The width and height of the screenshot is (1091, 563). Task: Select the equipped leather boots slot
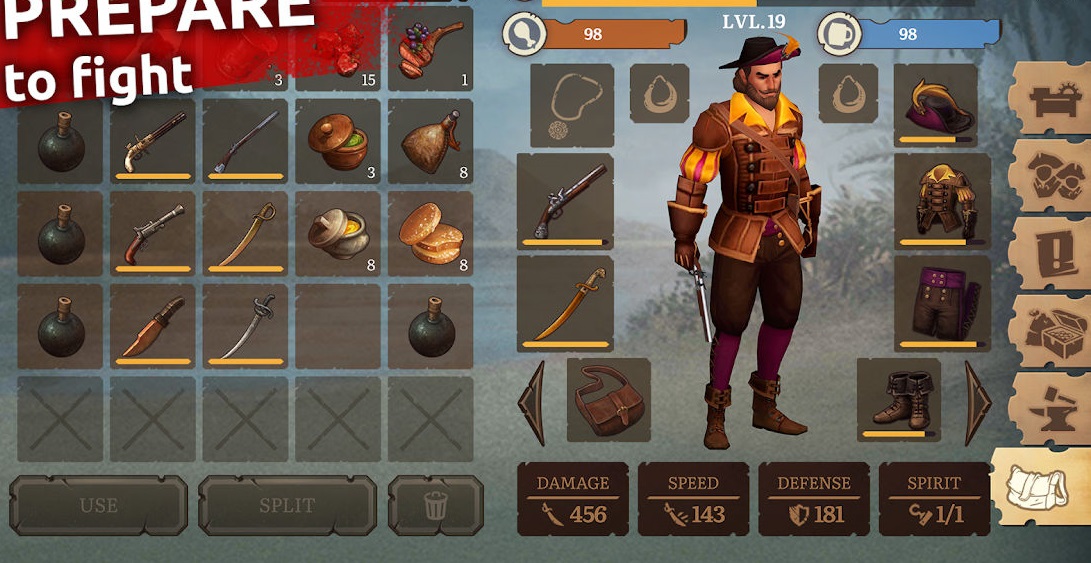click(899, 400)
